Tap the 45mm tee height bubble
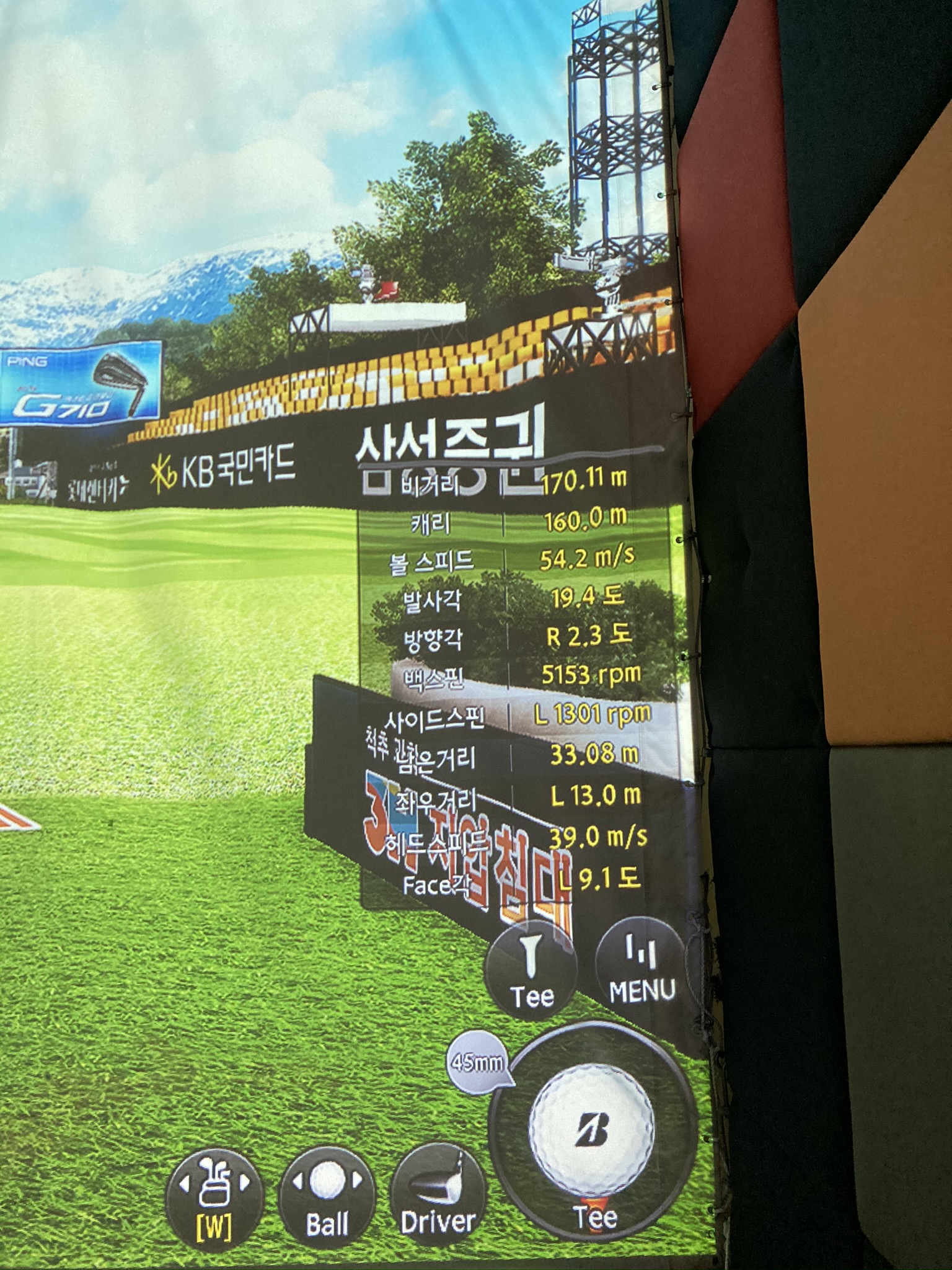 [478, 1064]
